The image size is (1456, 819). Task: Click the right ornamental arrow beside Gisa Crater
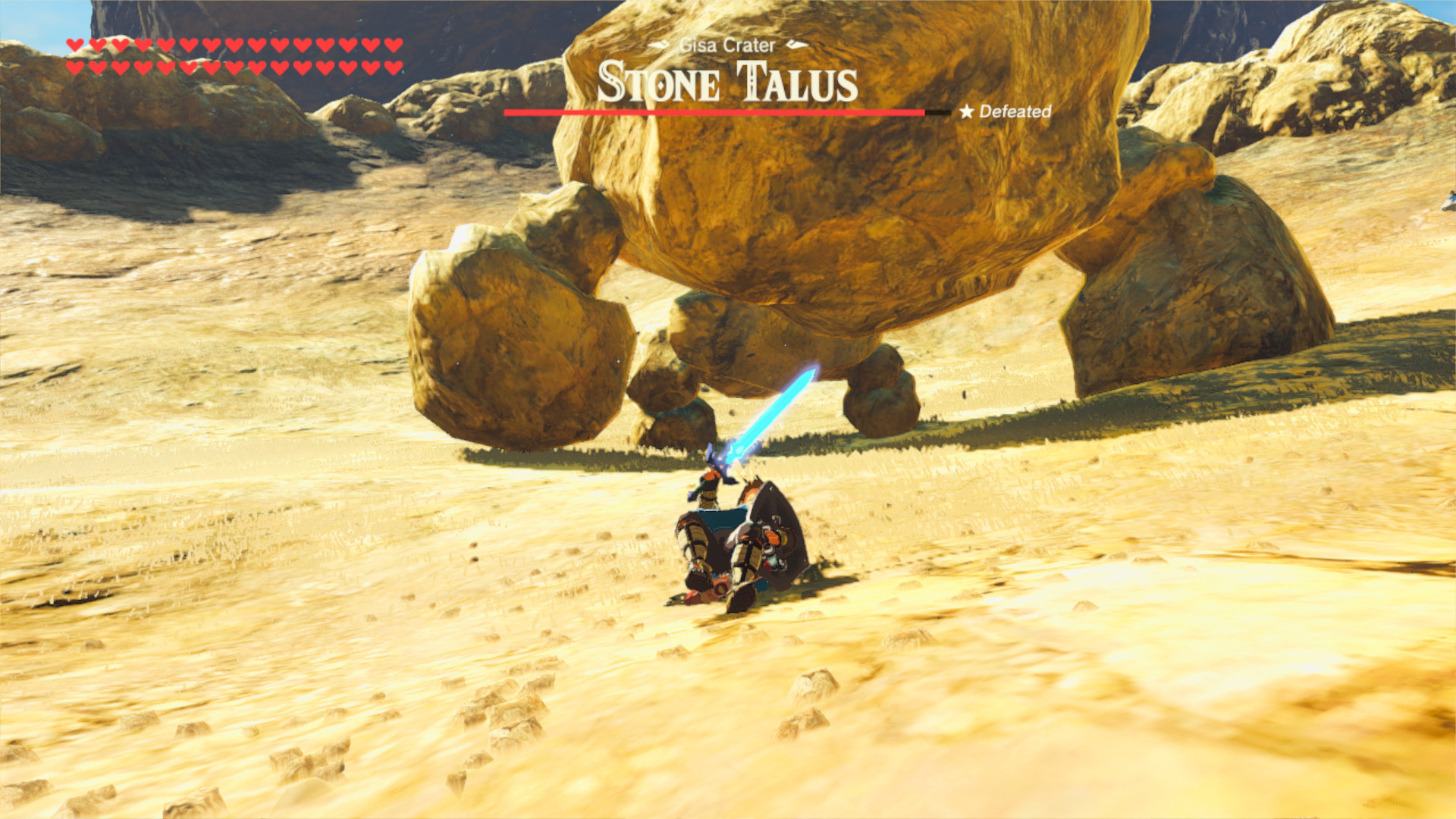(796, 45)
